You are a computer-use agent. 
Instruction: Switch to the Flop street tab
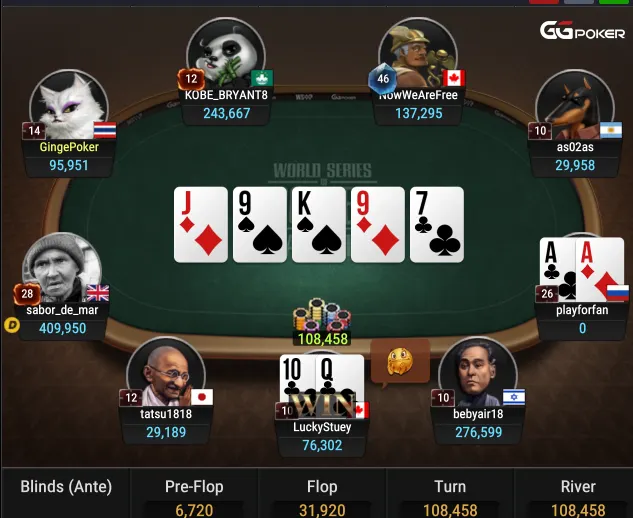tap(322, 495)
